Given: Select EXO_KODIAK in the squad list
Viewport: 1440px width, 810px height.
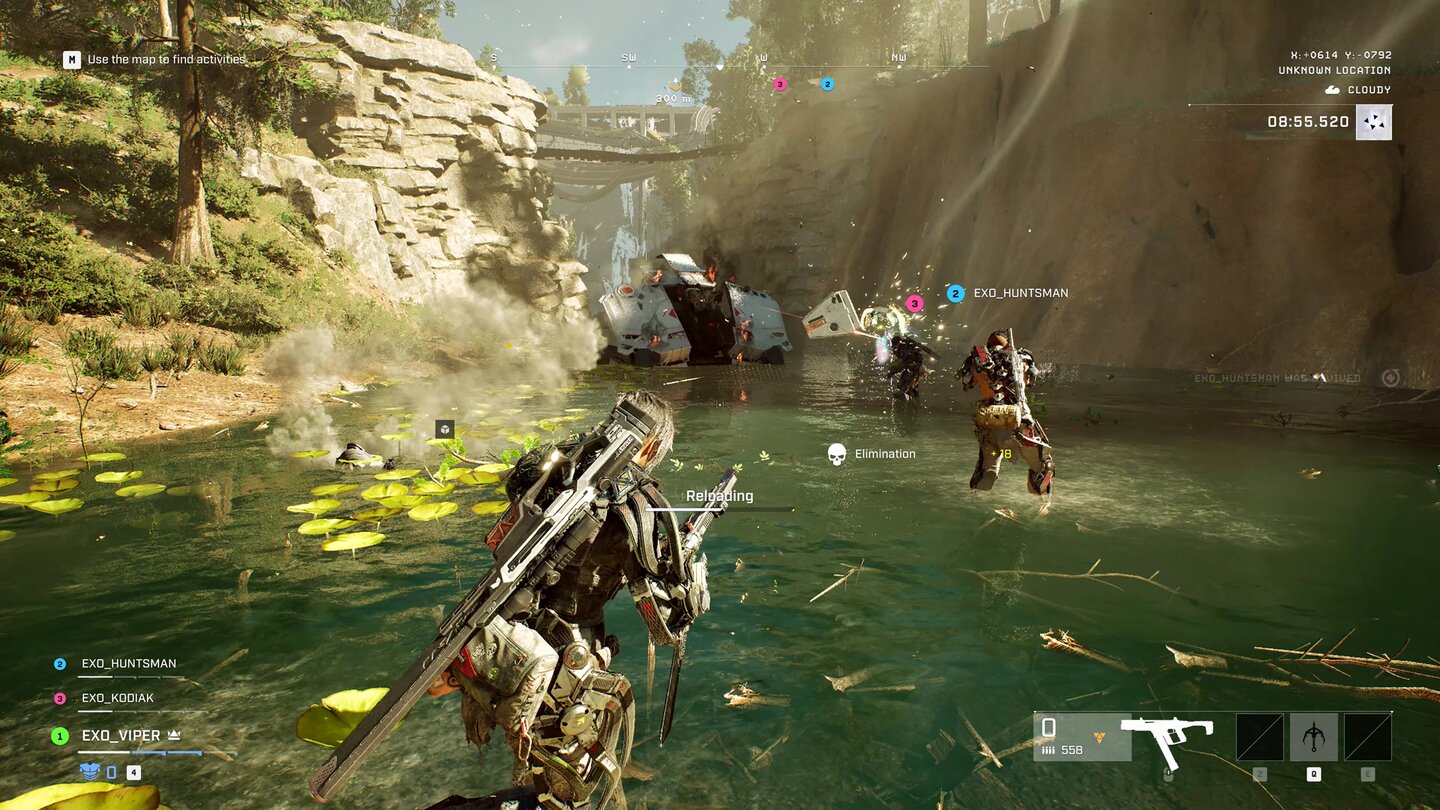Looking at the screenshot, I should point(117,698).
